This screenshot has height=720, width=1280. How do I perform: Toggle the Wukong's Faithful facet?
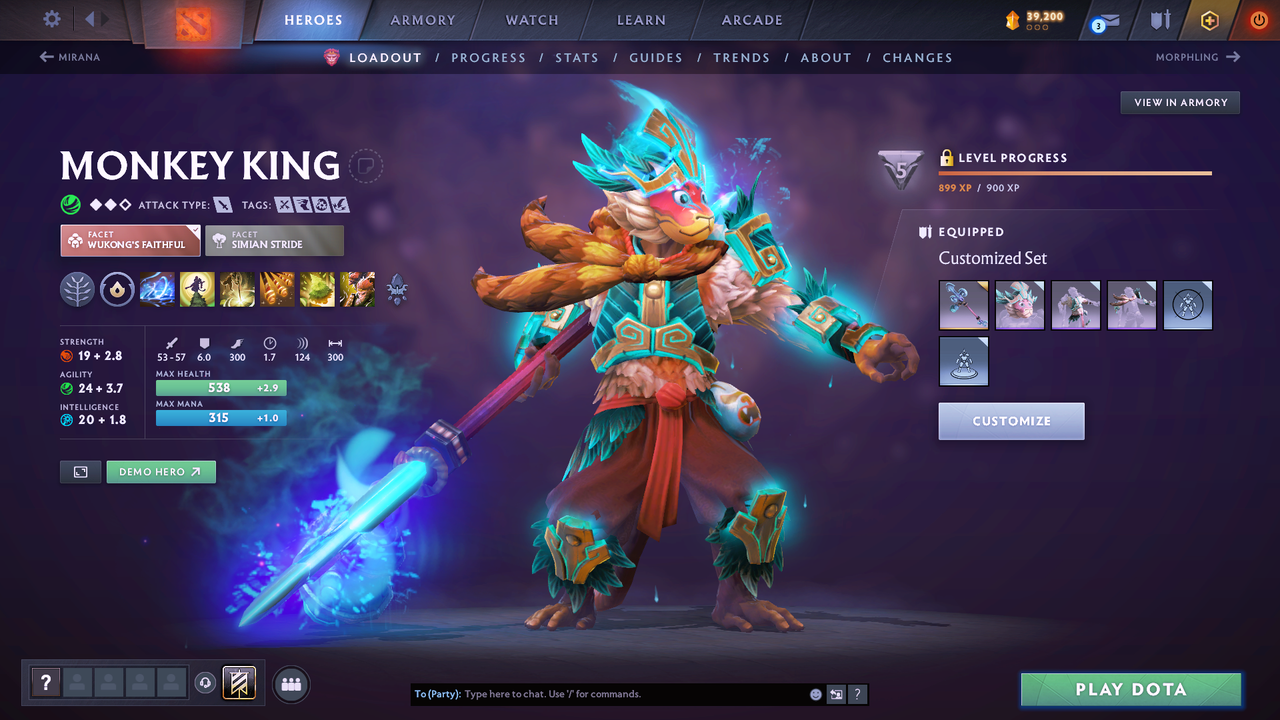[130, 240]
